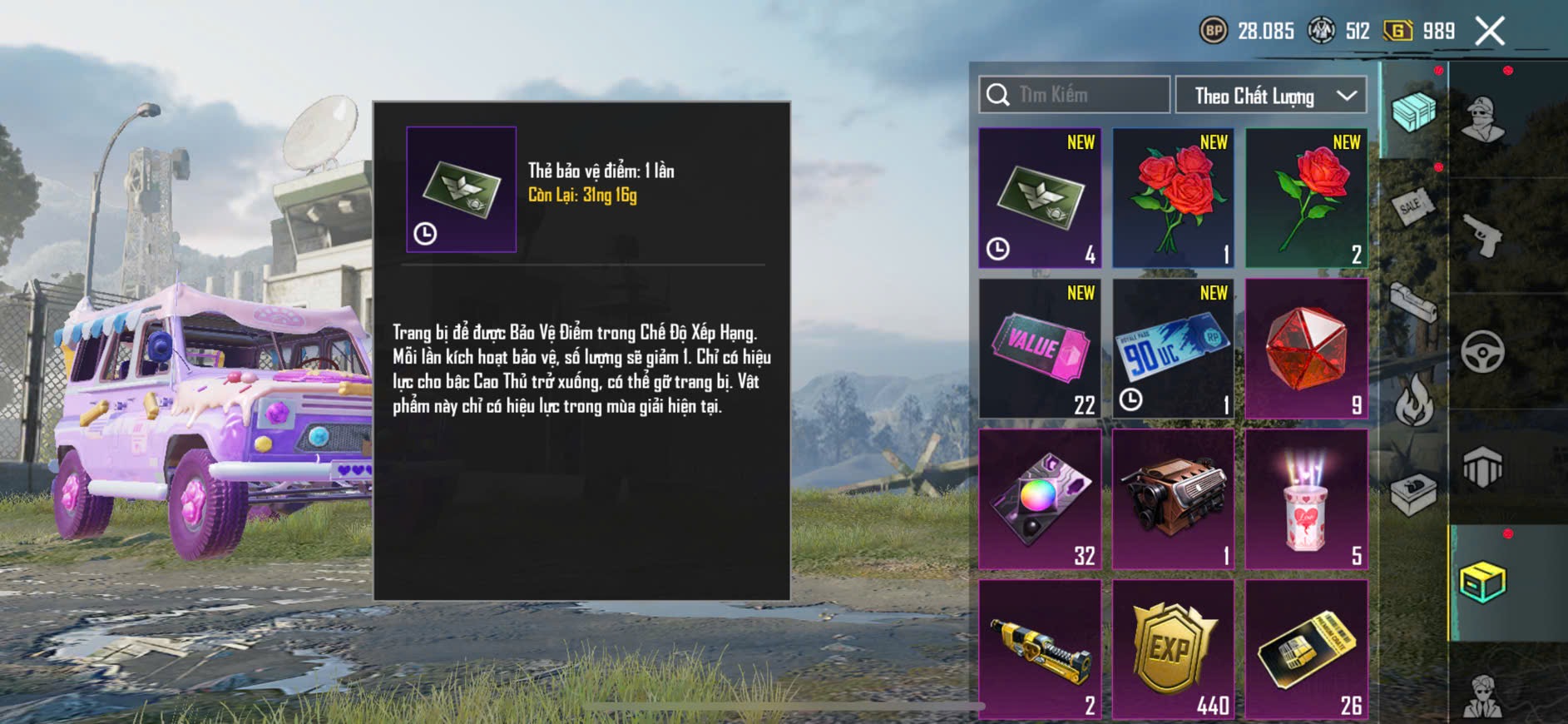
Task: Open the soldier outfit category tab
Action: (x=1482, y=120)
